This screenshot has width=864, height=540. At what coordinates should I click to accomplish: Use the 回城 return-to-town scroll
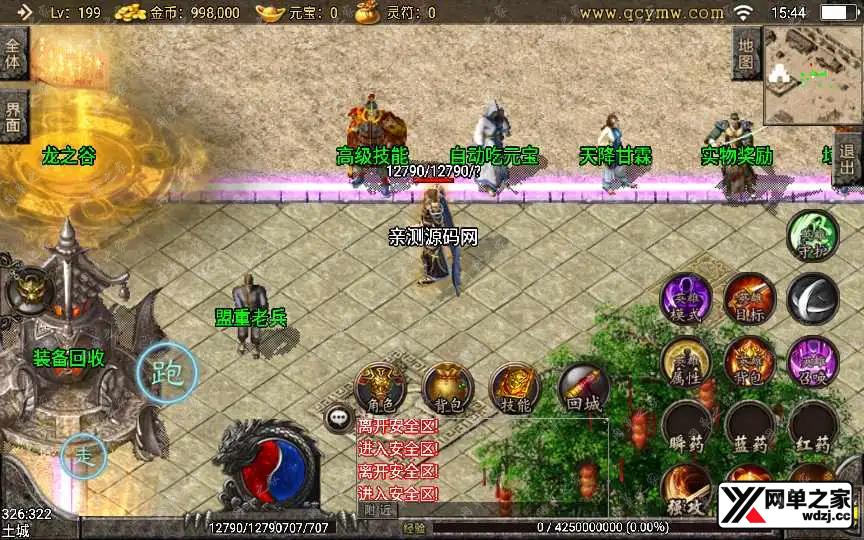[x=583, y=388]
